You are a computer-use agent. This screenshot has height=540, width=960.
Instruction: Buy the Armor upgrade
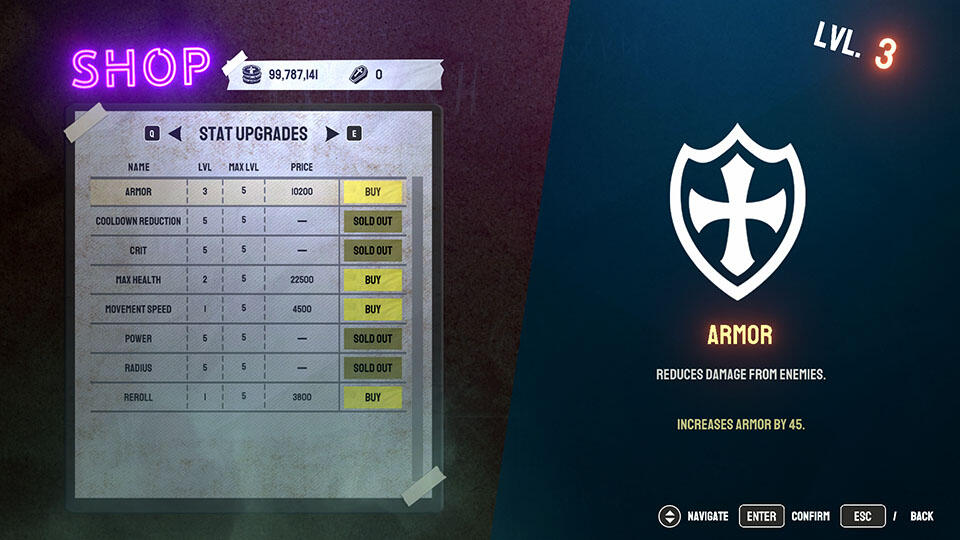pos(372,191)
